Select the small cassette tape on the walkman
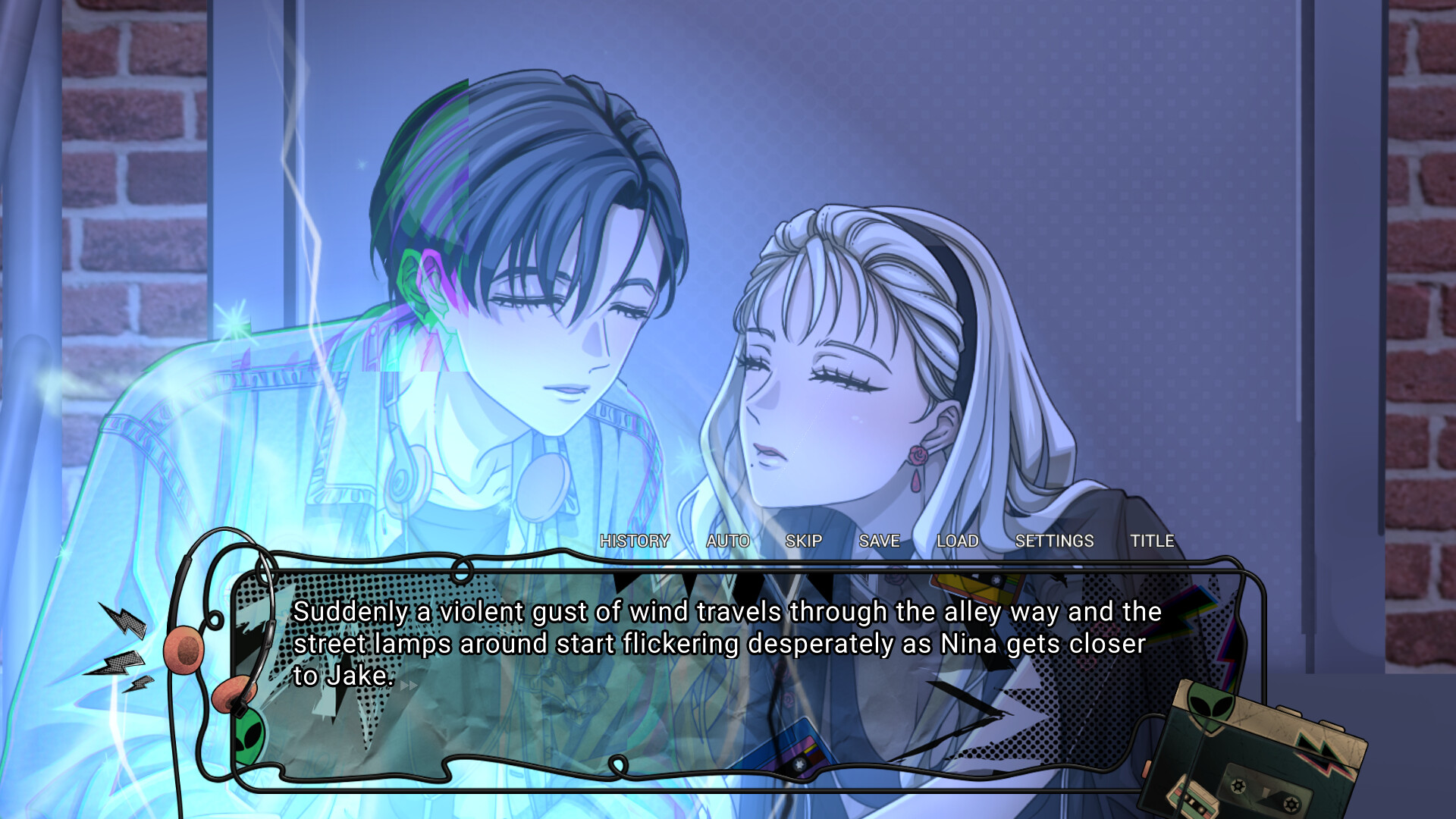Viewport: 1456px width, 819px height. 1192,796
